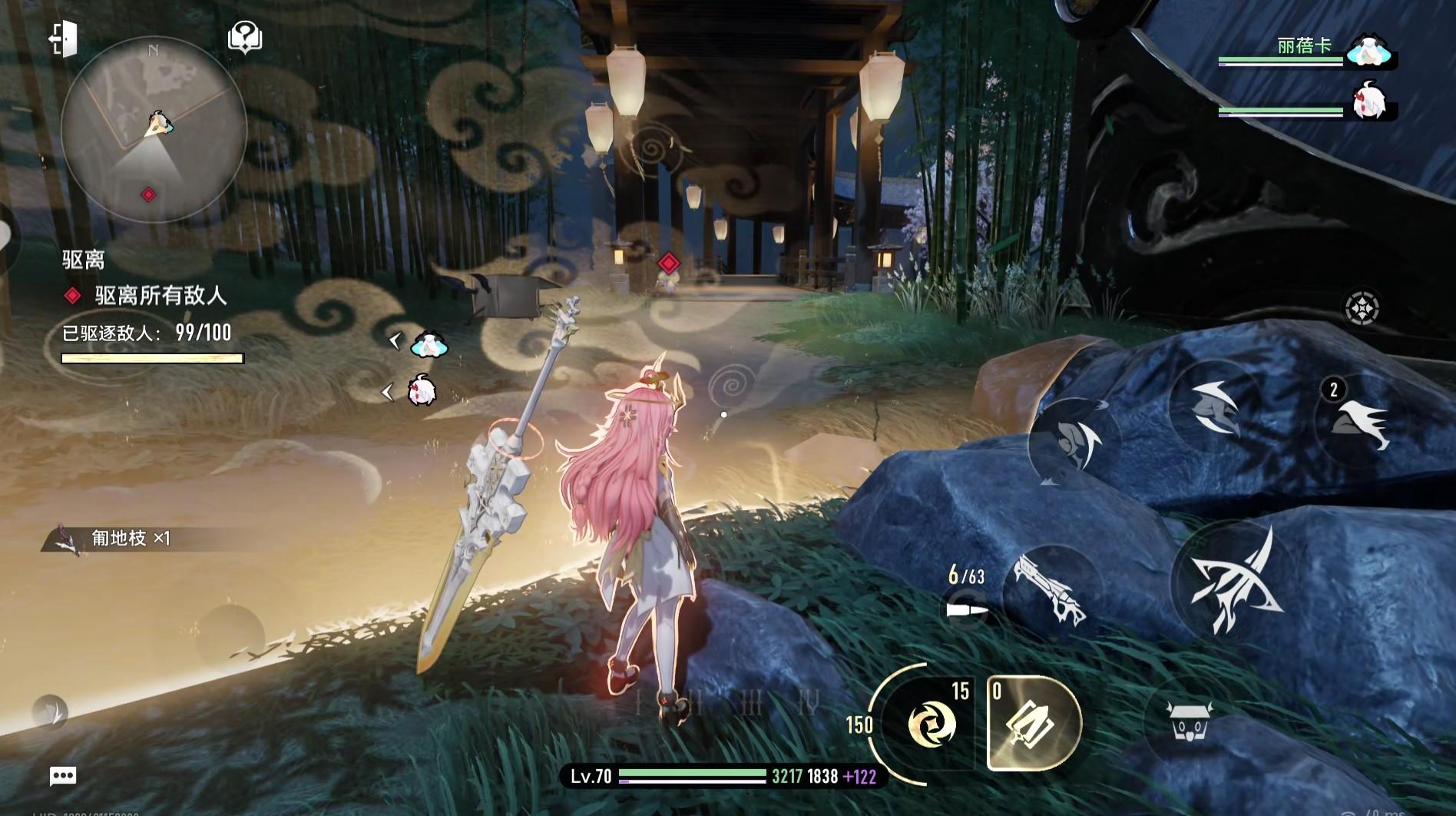Screen dimensions: 1456x816
Task: Activate the main sword attack button
Action: click(x=1233, y=580)
